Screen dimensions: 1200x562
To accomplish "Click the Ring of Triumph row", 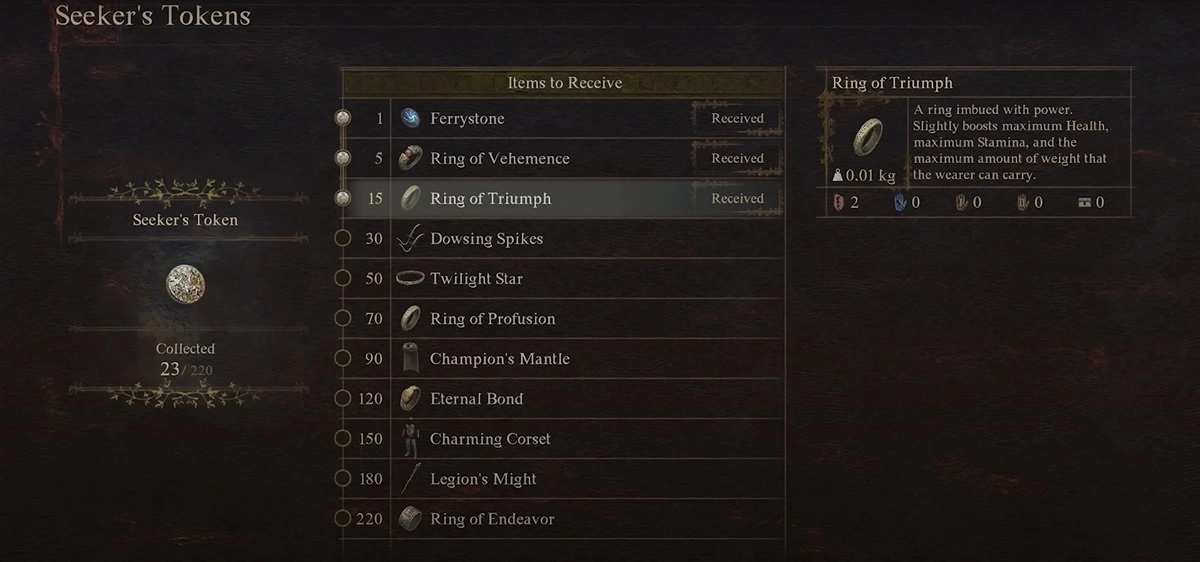I will [560, 199].
